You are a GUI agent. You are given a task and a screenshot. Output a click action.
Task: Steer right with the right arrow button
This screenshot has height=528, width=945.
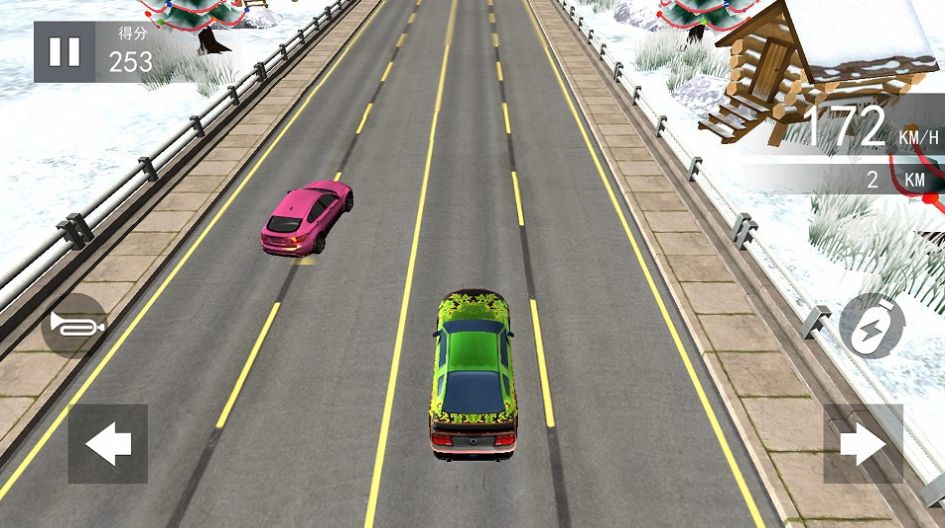click(863, 444)
